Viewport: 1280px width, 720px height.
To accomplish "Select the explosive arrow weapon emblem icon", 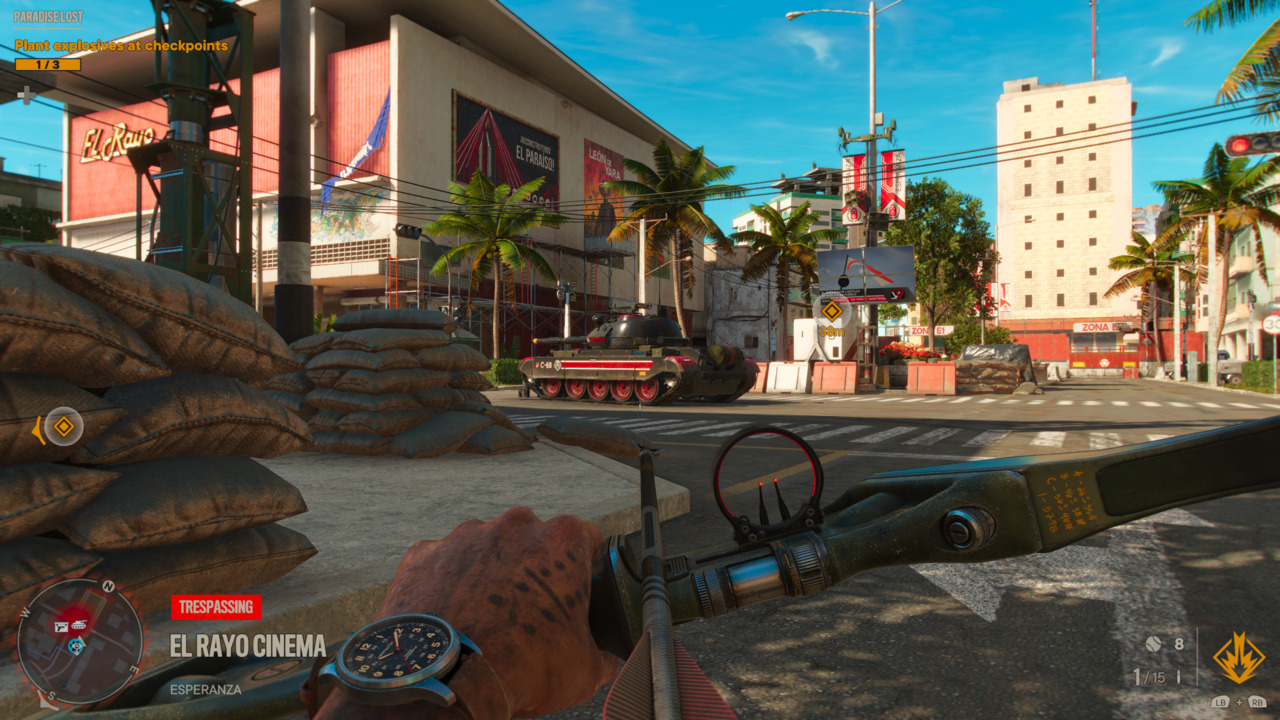I will point(1240,658).
